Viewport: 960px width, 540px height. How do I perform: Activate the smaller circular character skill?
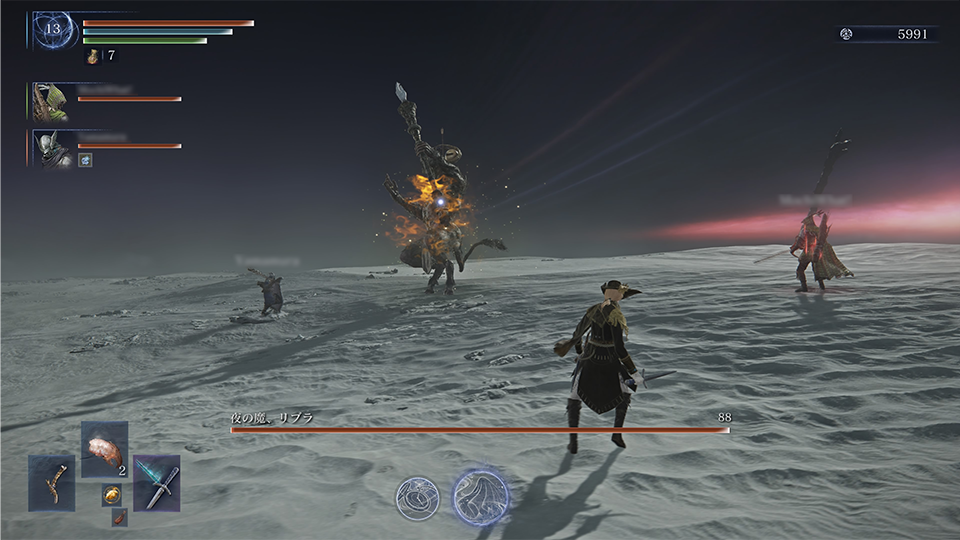click(416, 497)
